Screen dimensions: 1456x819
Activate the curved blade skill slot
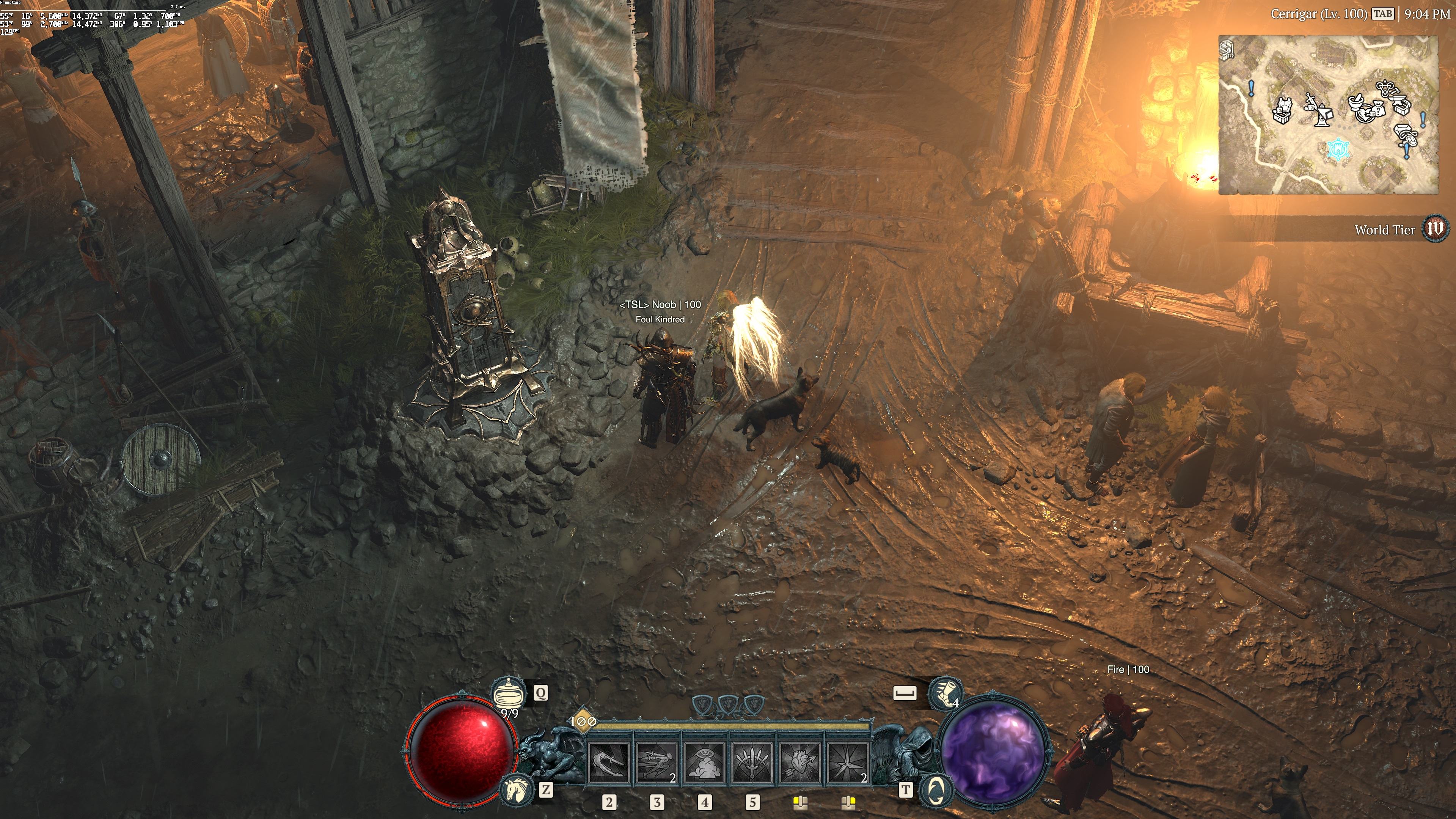click(609, 761)
